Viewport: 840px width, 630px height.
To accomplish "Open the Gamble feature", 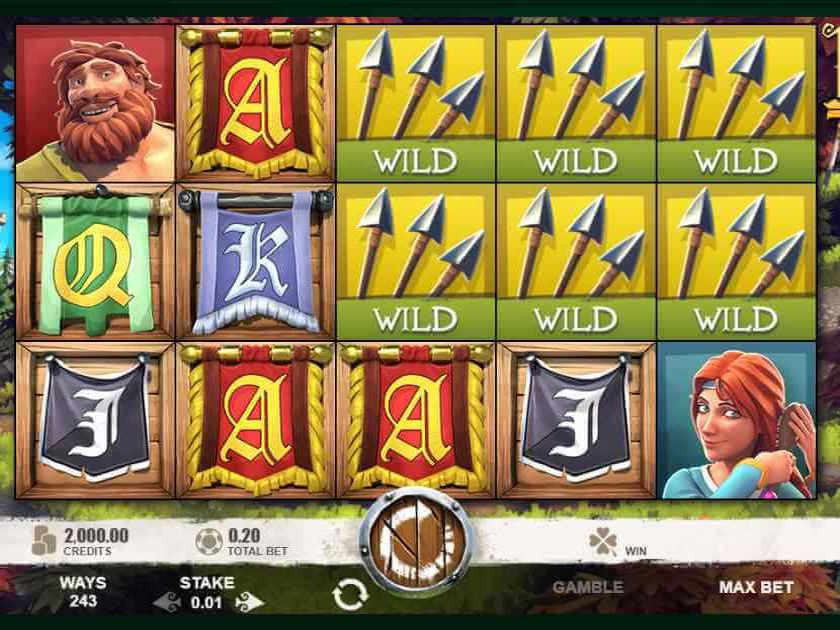I will click(588, 587).
